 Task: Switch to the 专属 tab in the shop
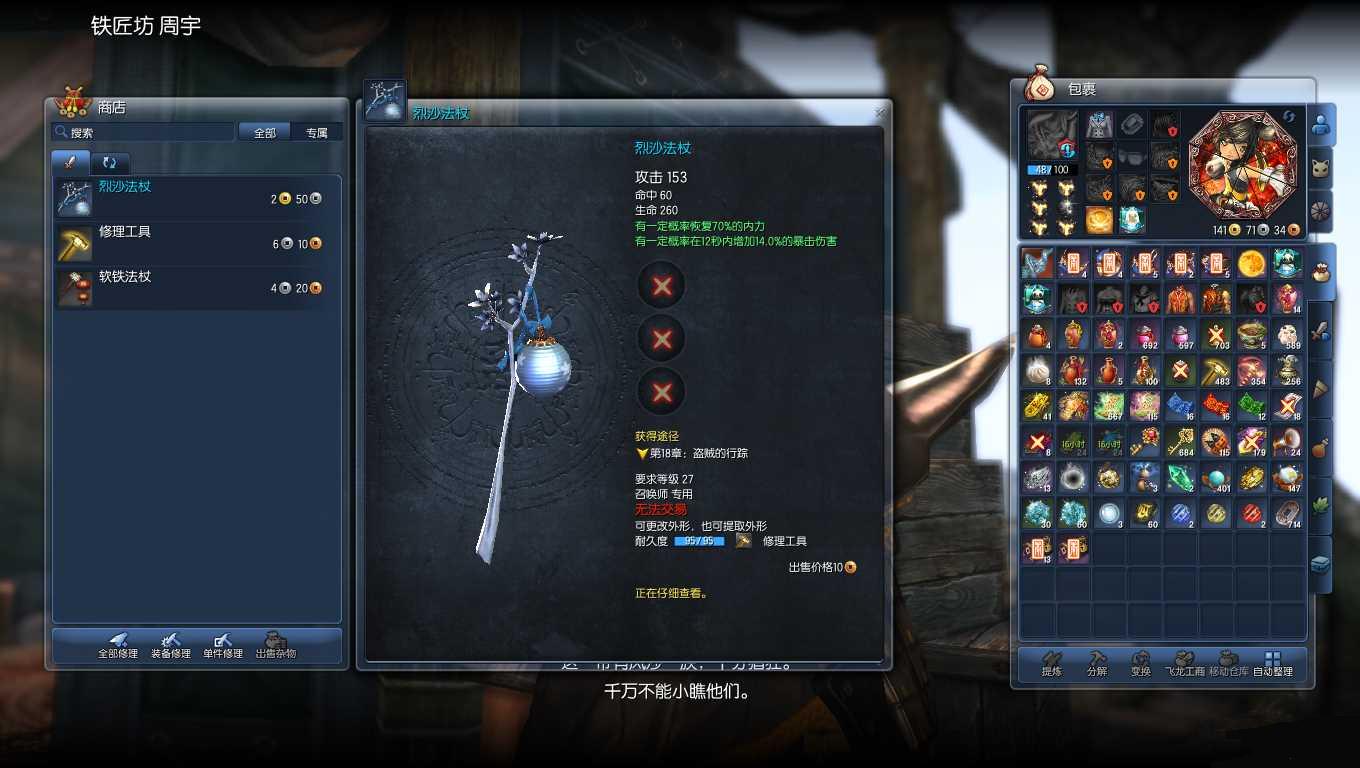pyautogui.click(x=317, y=131)
